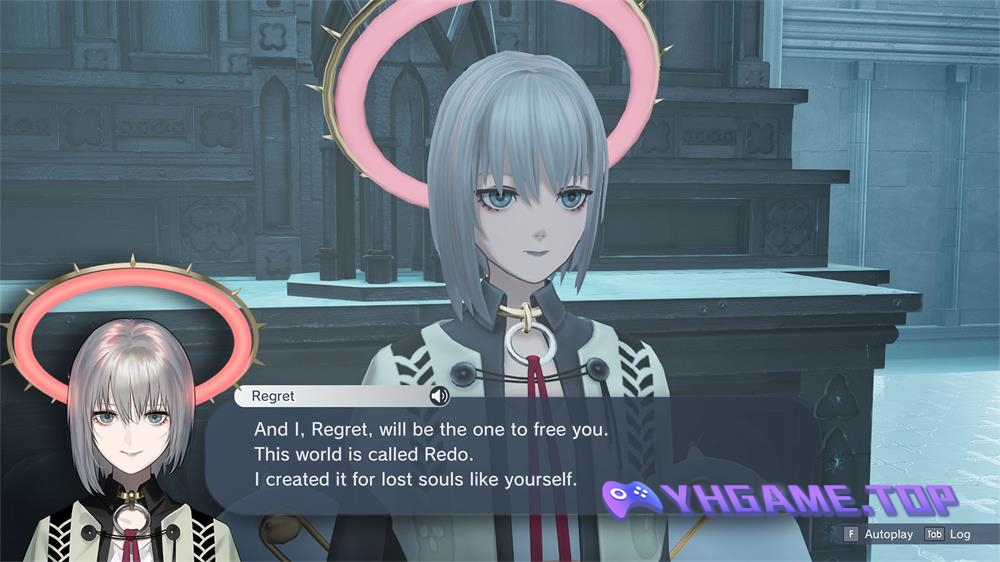Open the dialogue Log

click(949, 534)
